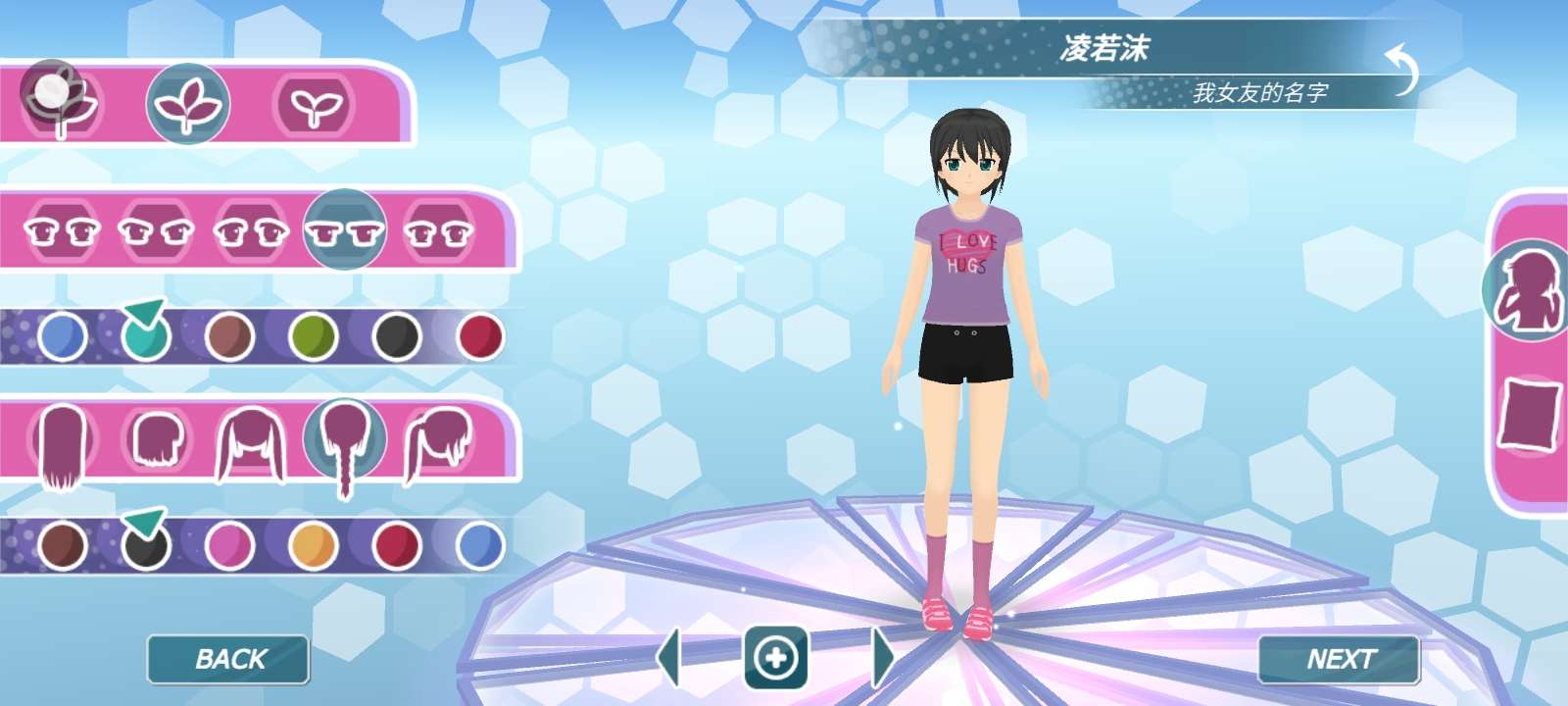Select the small sprout icon option
The image size is (1568, 706).
coord(314,105)
